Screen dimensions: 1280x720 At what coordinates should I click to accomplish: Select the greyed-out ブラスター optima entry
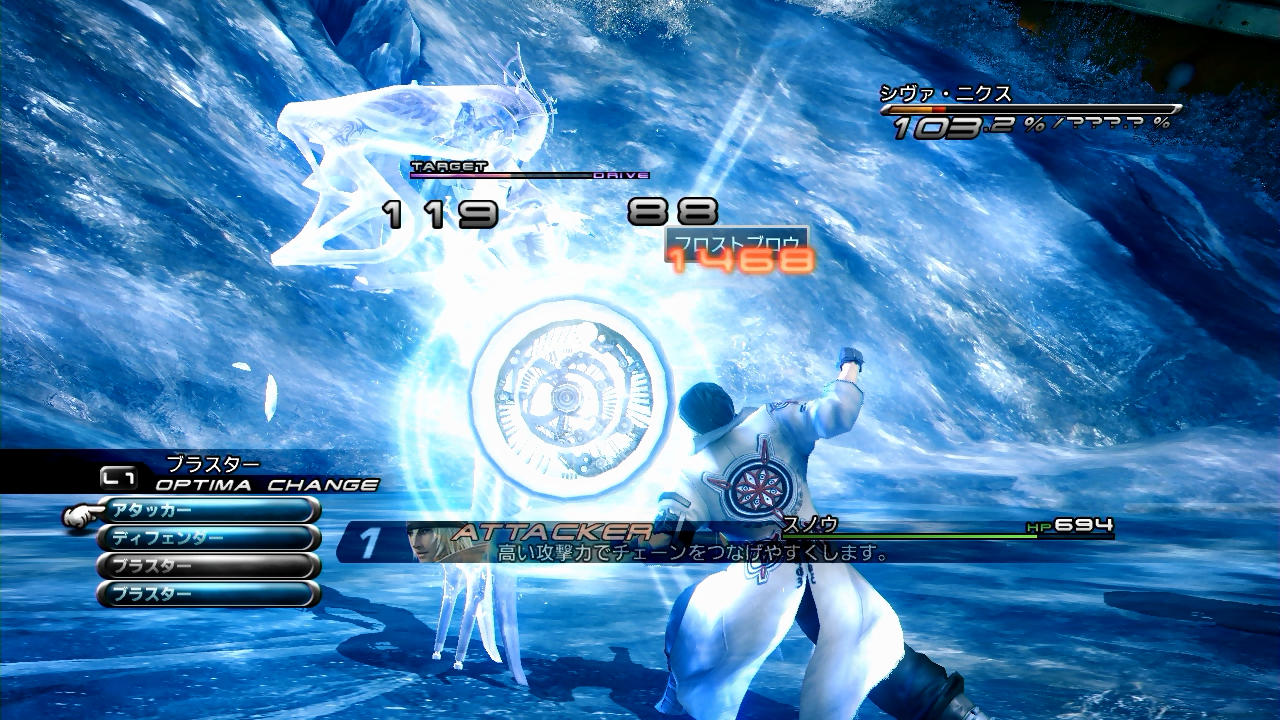point(208,566)
